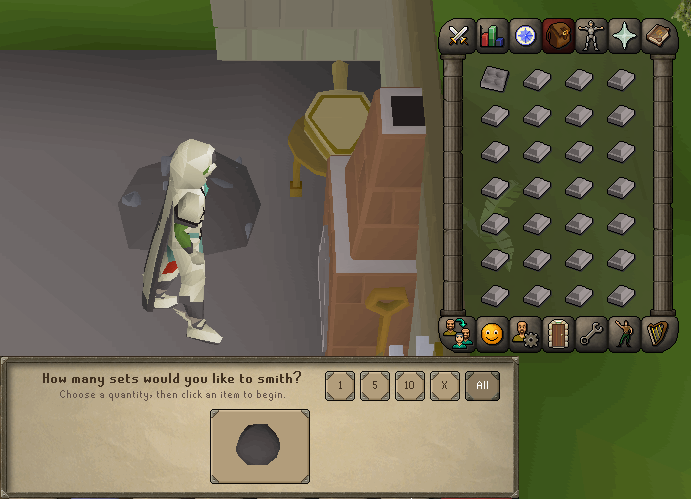This screenshot has height=499, width=691.
Task: Switch to the Prayer star tab
Action: point(623,36)
